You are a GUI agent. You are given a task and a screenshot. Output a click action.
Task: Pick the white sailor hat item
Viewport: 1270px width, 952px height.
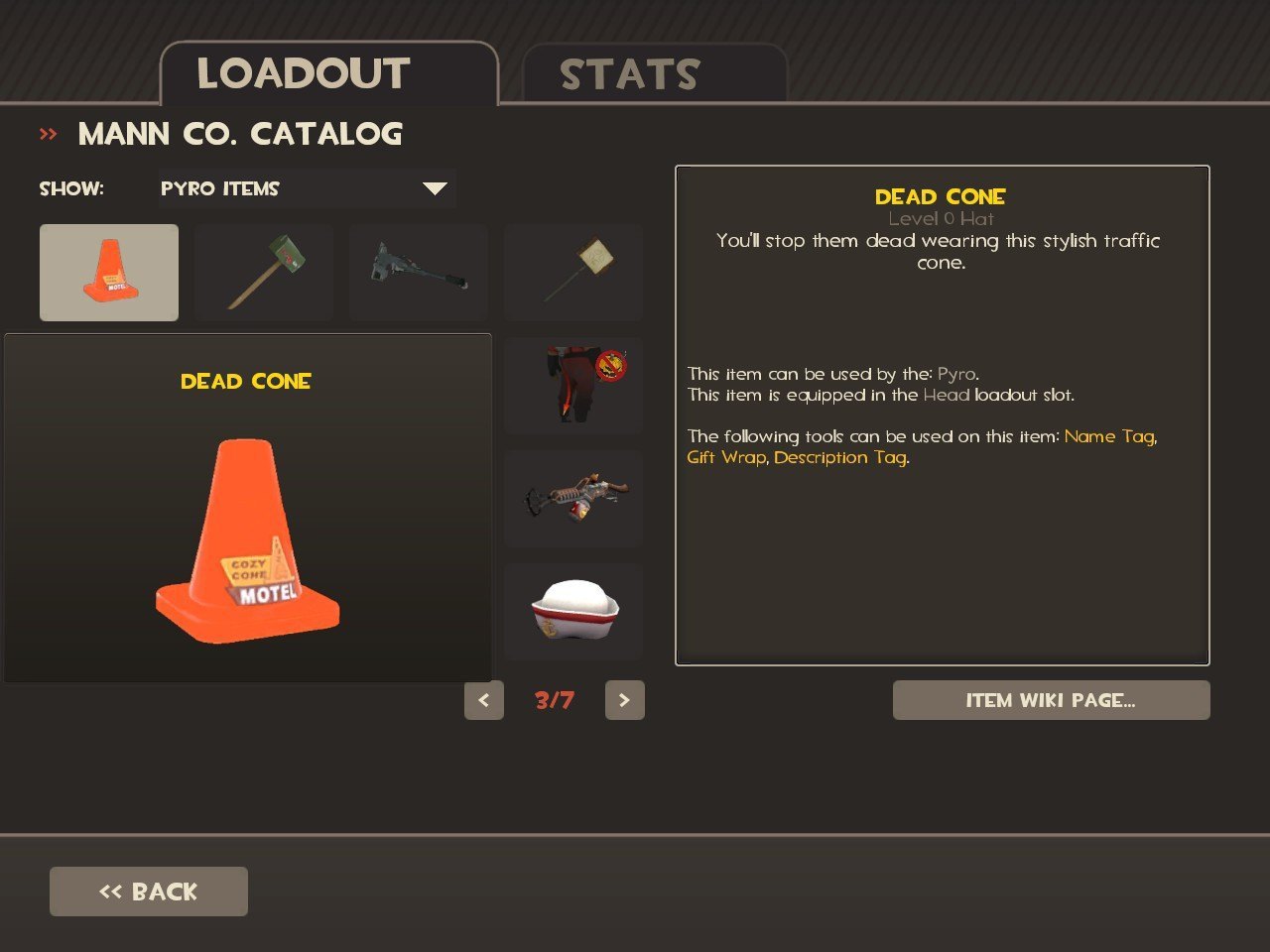point(573,611)
